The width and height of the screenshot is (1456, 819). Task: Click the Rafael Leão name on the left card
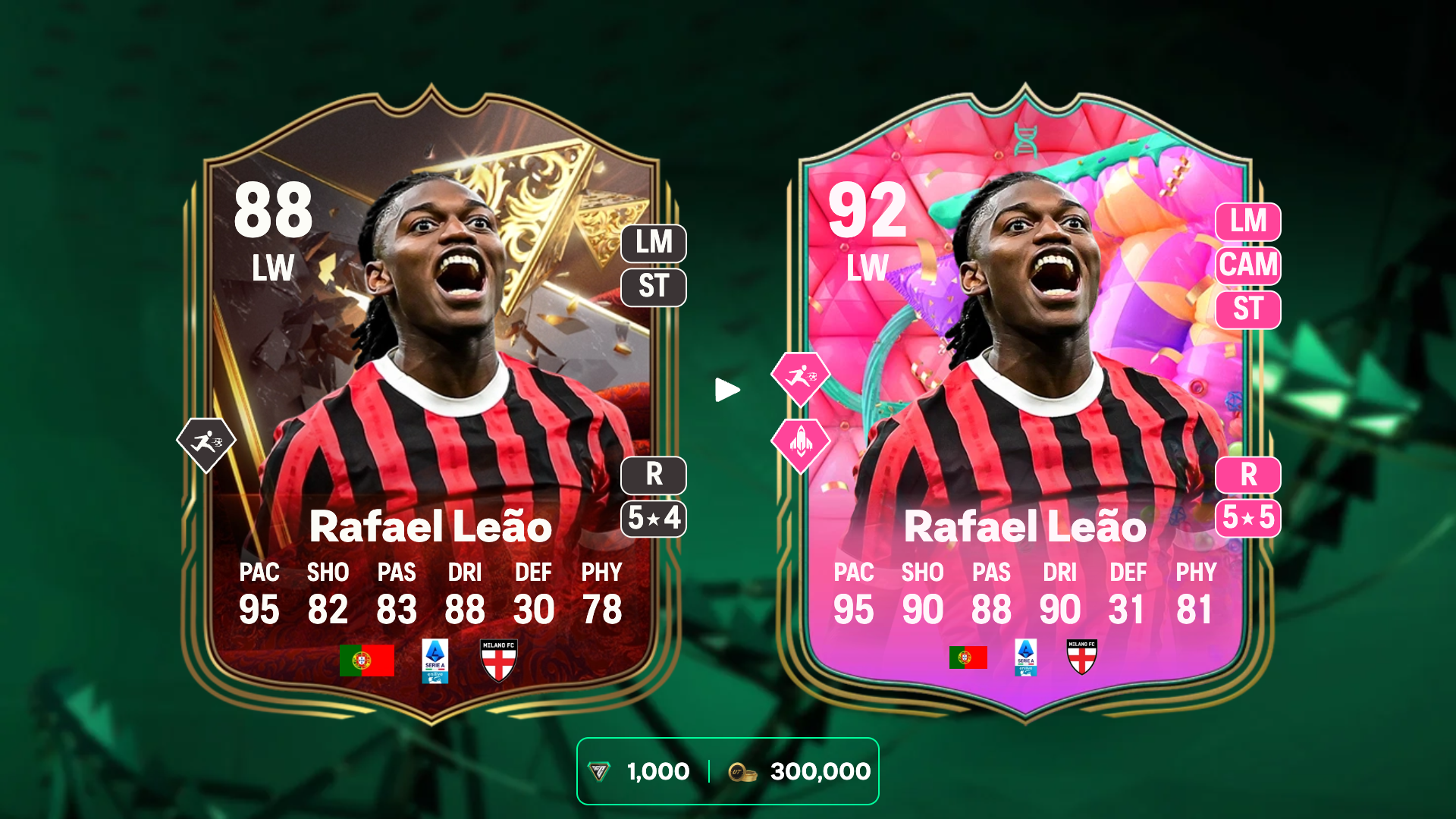click(x=431, y=526)
